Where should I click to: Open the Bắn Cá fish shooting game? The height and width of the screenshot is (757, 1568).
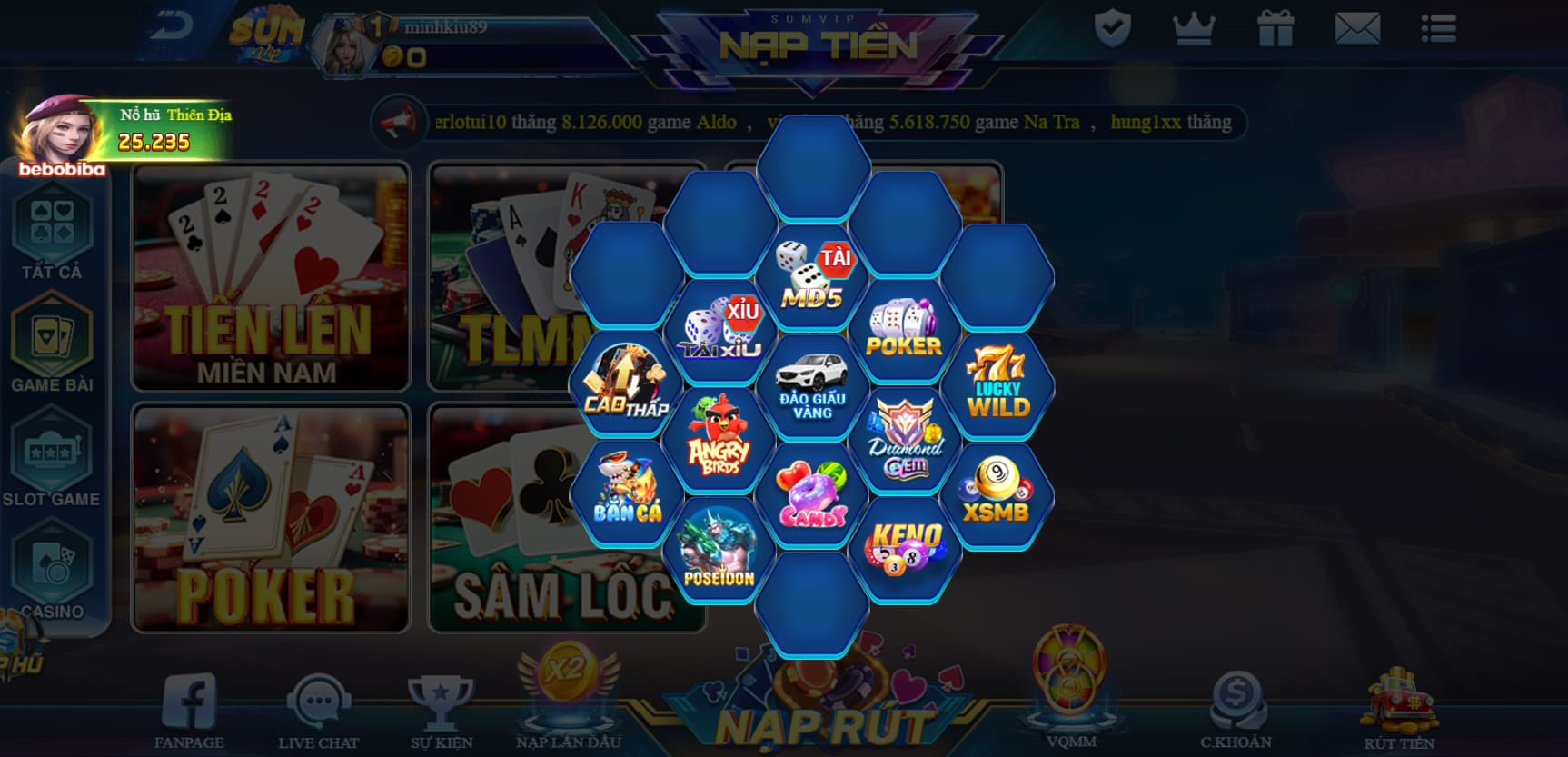tap(629, 493)
